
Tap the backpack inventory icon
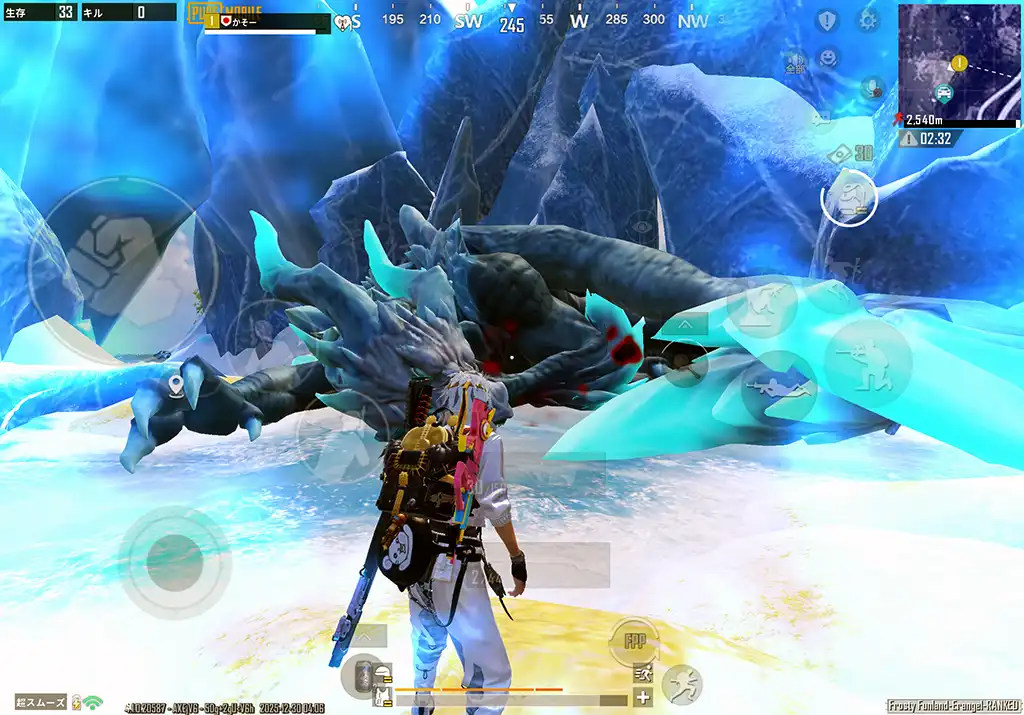[848, 197]
